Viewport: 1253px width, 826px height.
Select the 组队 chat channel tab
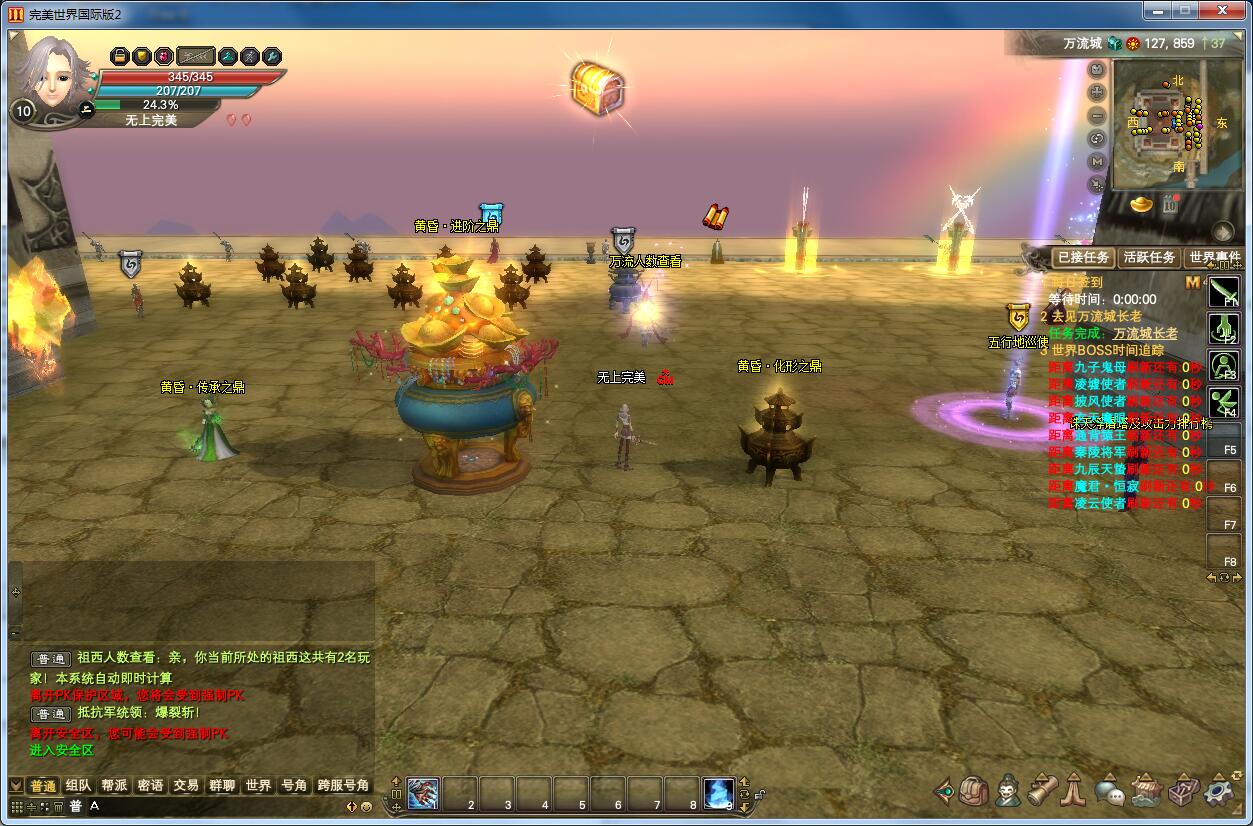pyautogui.click(x=78, y=786)
